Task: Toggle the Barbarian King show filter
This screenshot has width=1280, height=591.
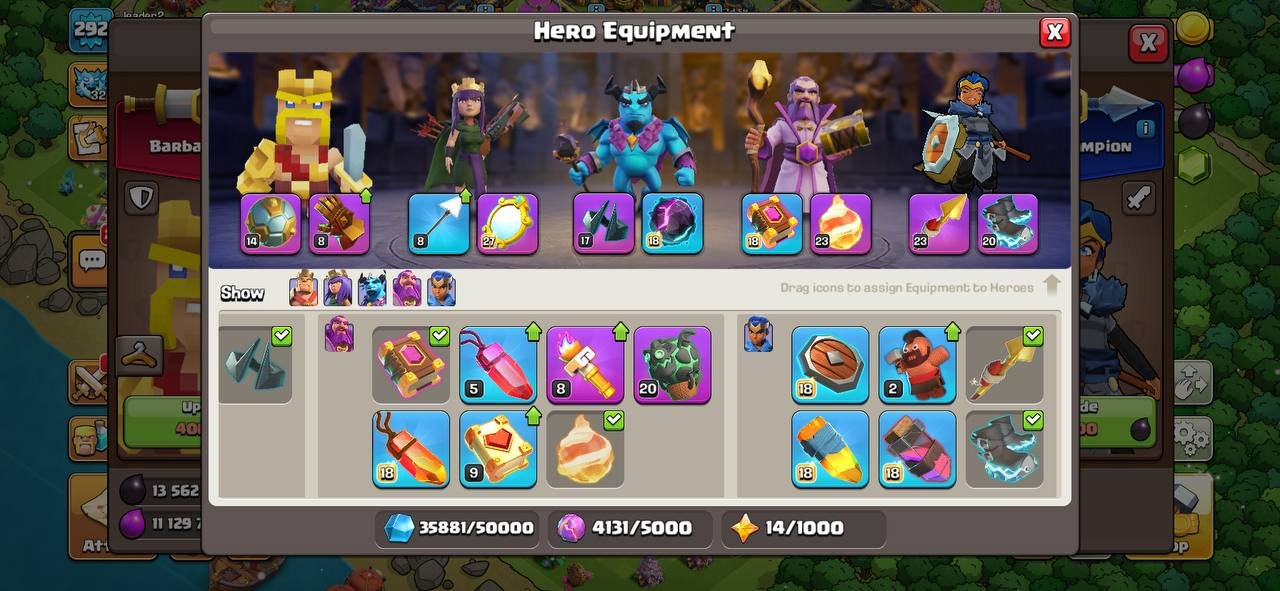Action: (x=303, y=290)
